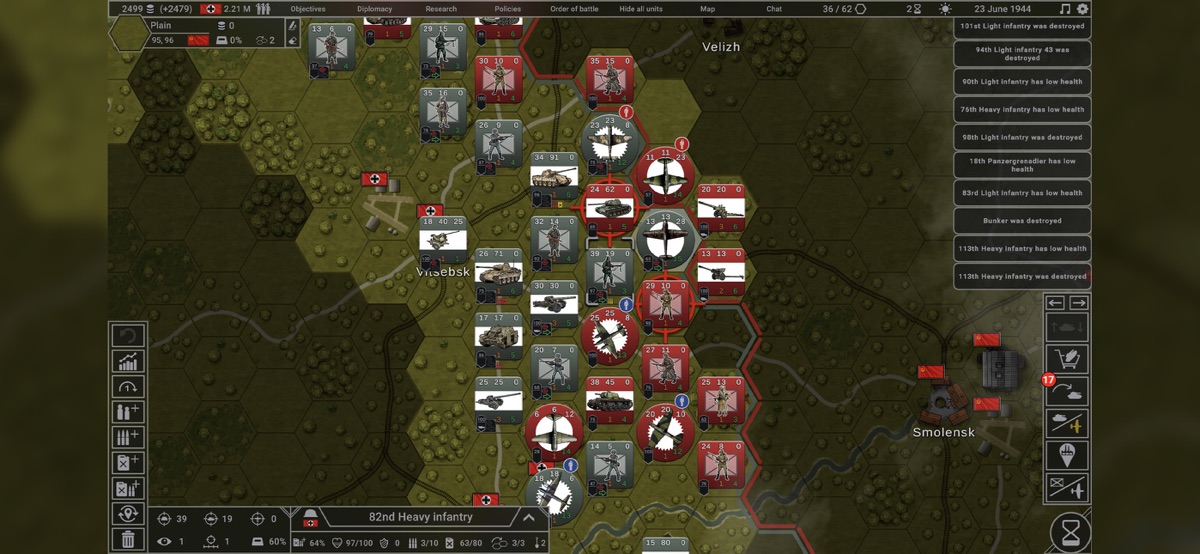The width and height of the screenshot is (1200, 554).
Task: Open the Diplomacy screen
Action: [x=374, y=9]
